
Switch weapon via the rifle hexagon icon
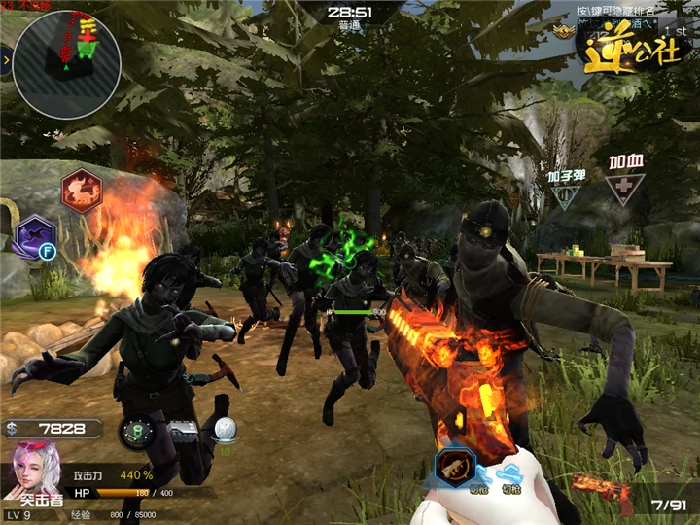click(456, 468)
